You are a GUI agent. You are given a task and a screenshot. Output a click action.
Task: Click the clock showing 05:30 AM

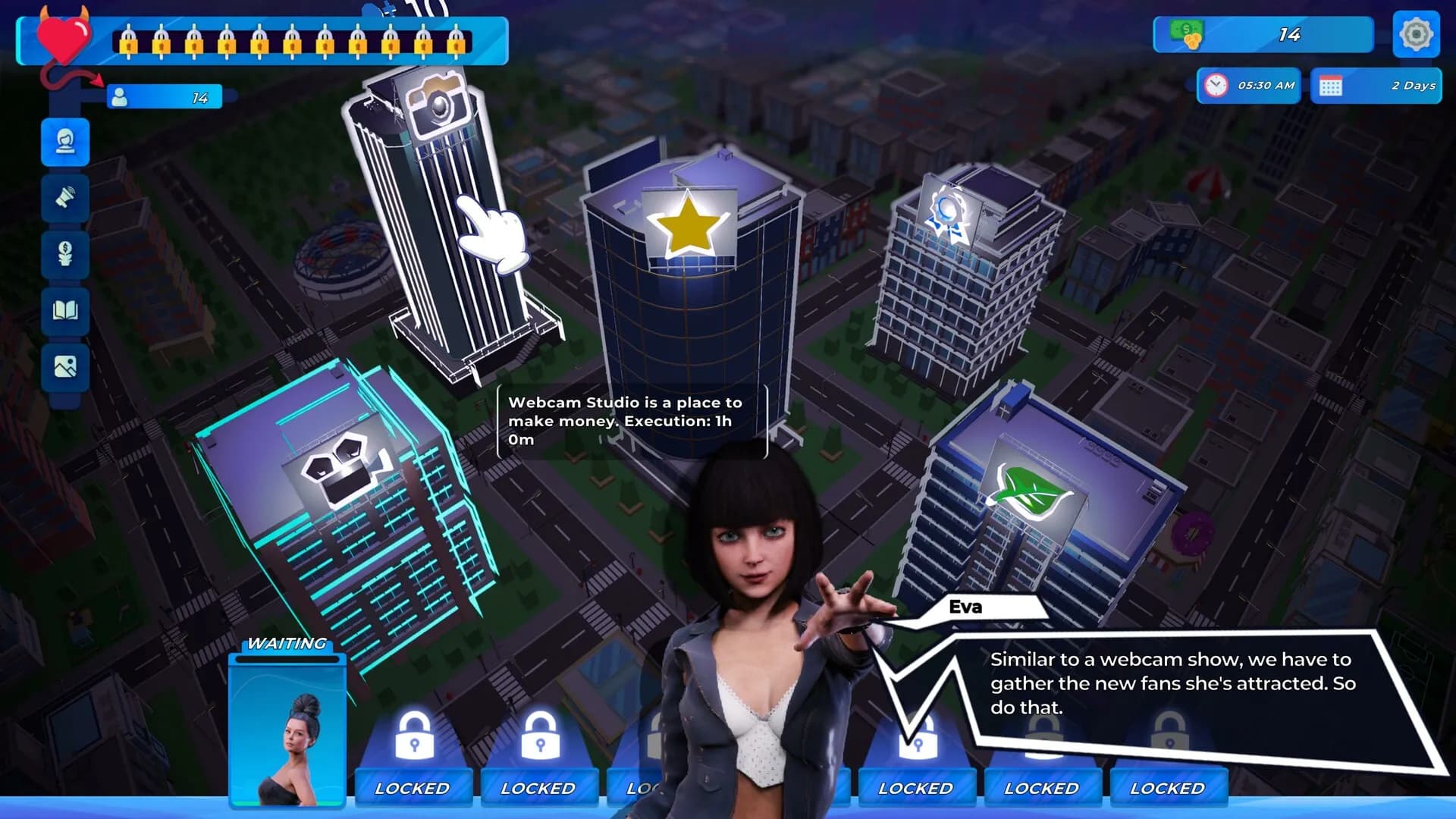[x=1247, y=85]
